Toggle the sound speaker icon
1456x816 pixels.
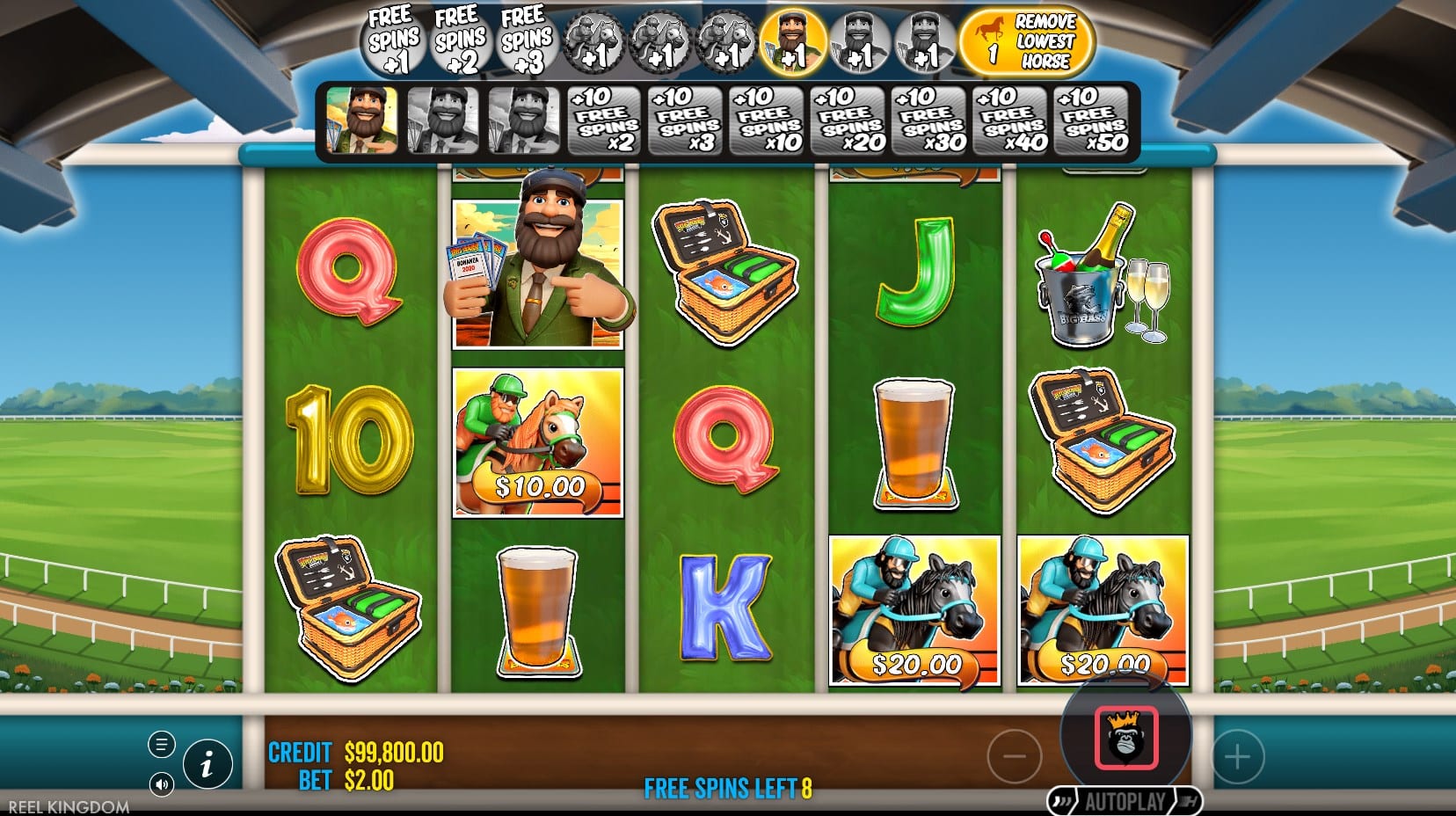tap(161, 783)
